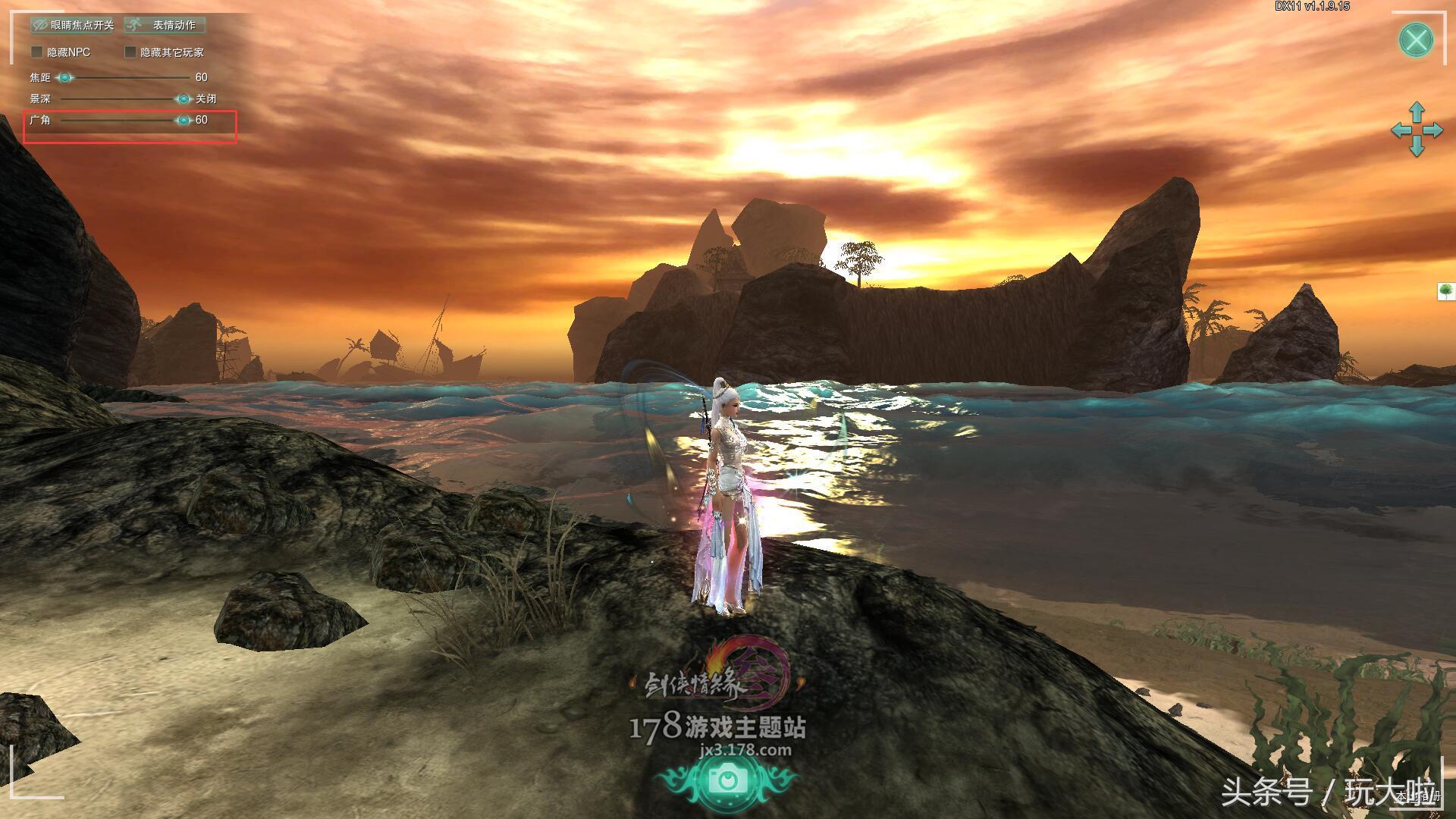Open the 表情动作 emote actions button
The width and height of the screenshot is (1456, 819).
point(165,25)
